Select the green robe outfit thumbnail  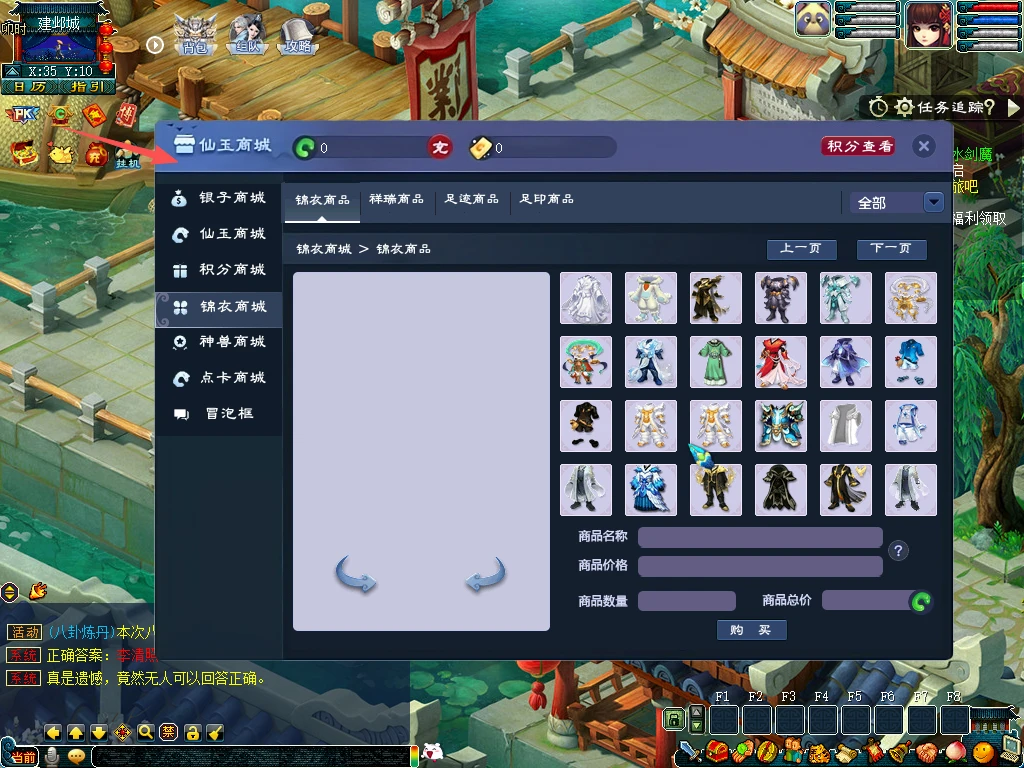[716, 362]
